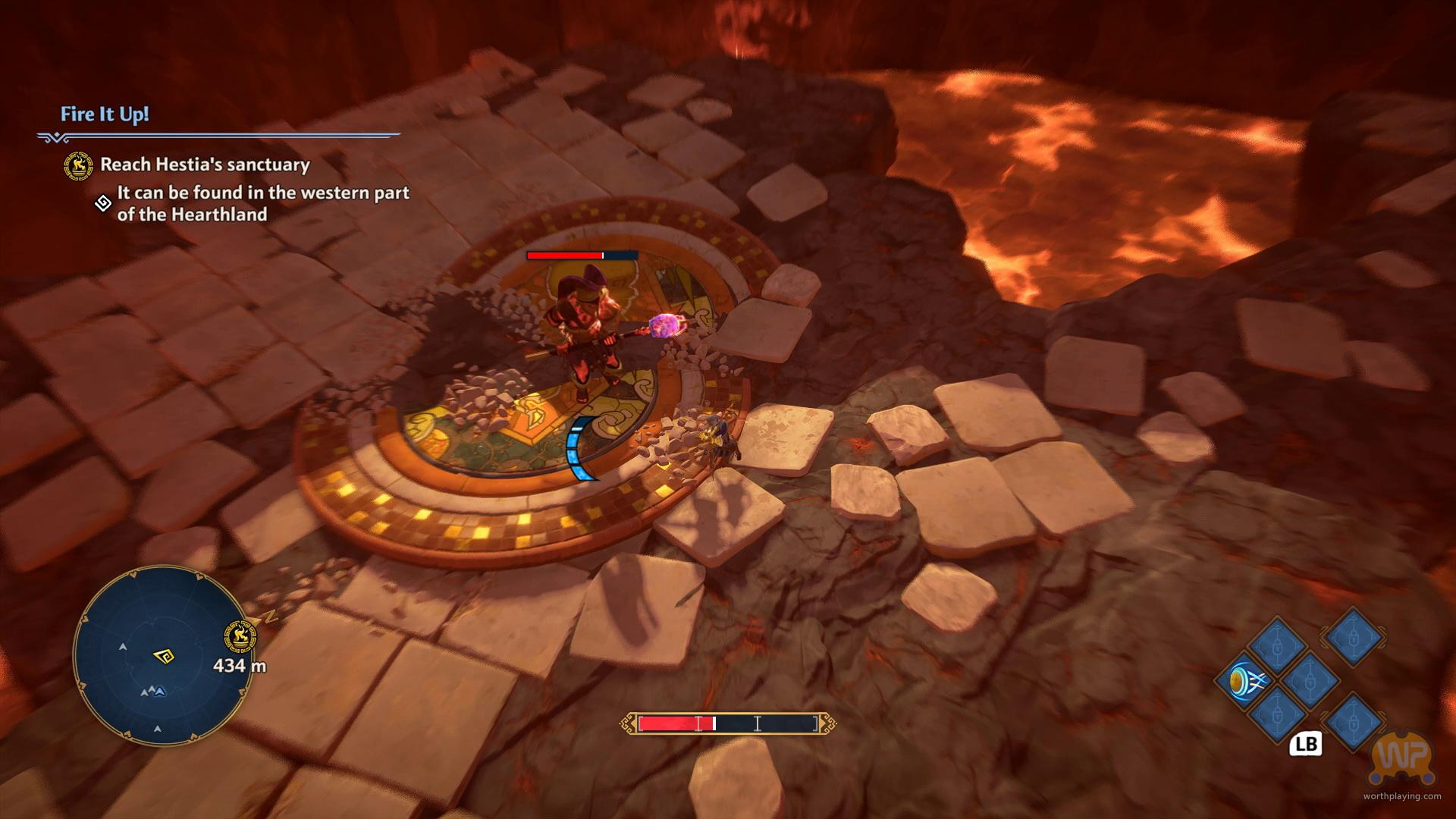This screenshot has height=819, width=1456.
Task: Open the Fire It Up! quest tracker
Action: 105,115
